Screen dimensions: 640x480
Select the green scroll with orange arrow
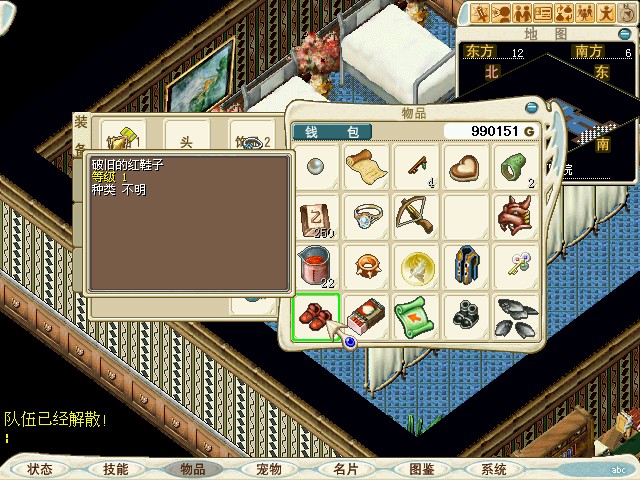(416, 317)
